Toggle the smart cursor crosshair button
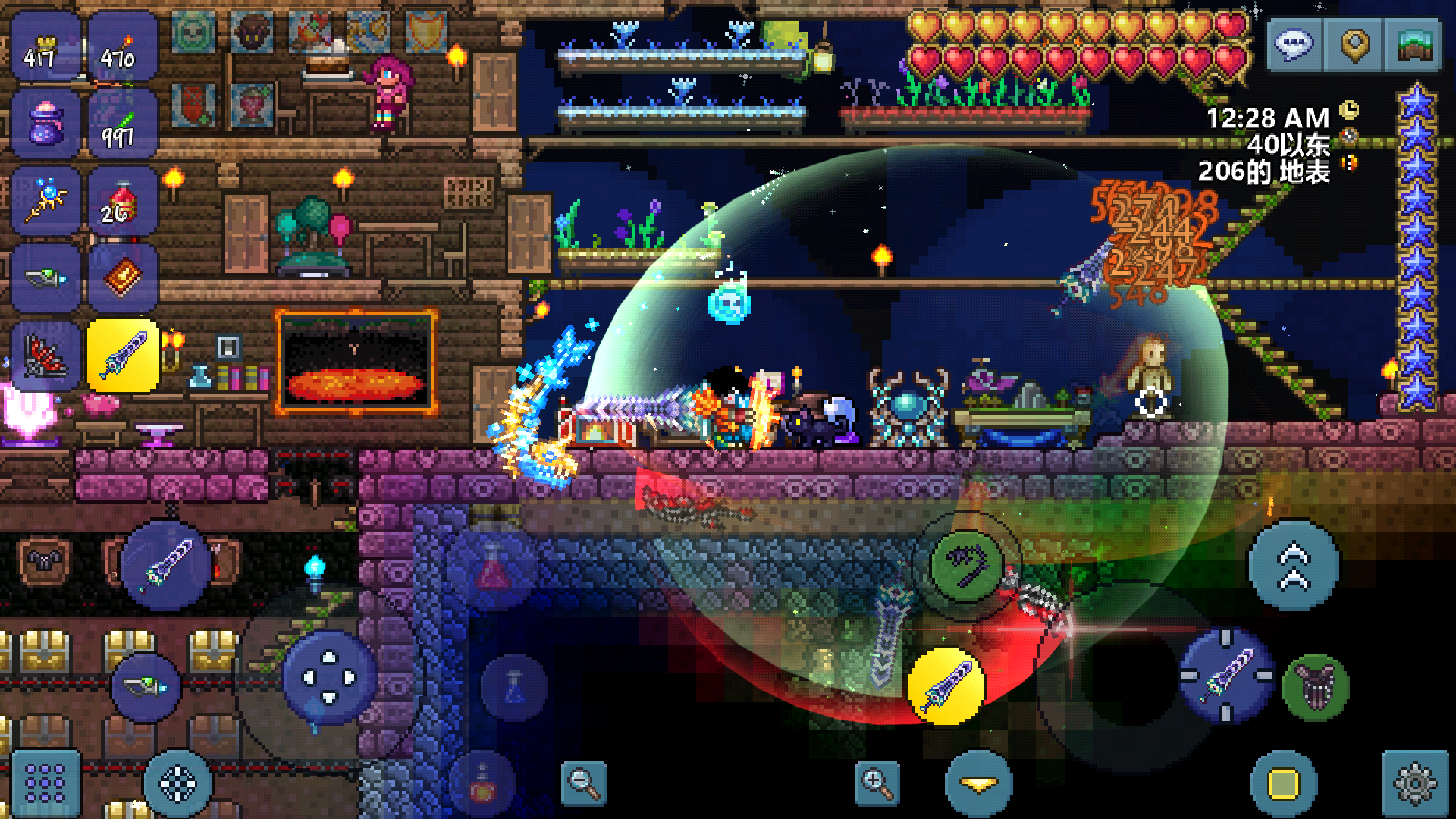Screen dimensions: 1456x819 tap(178, 784)
